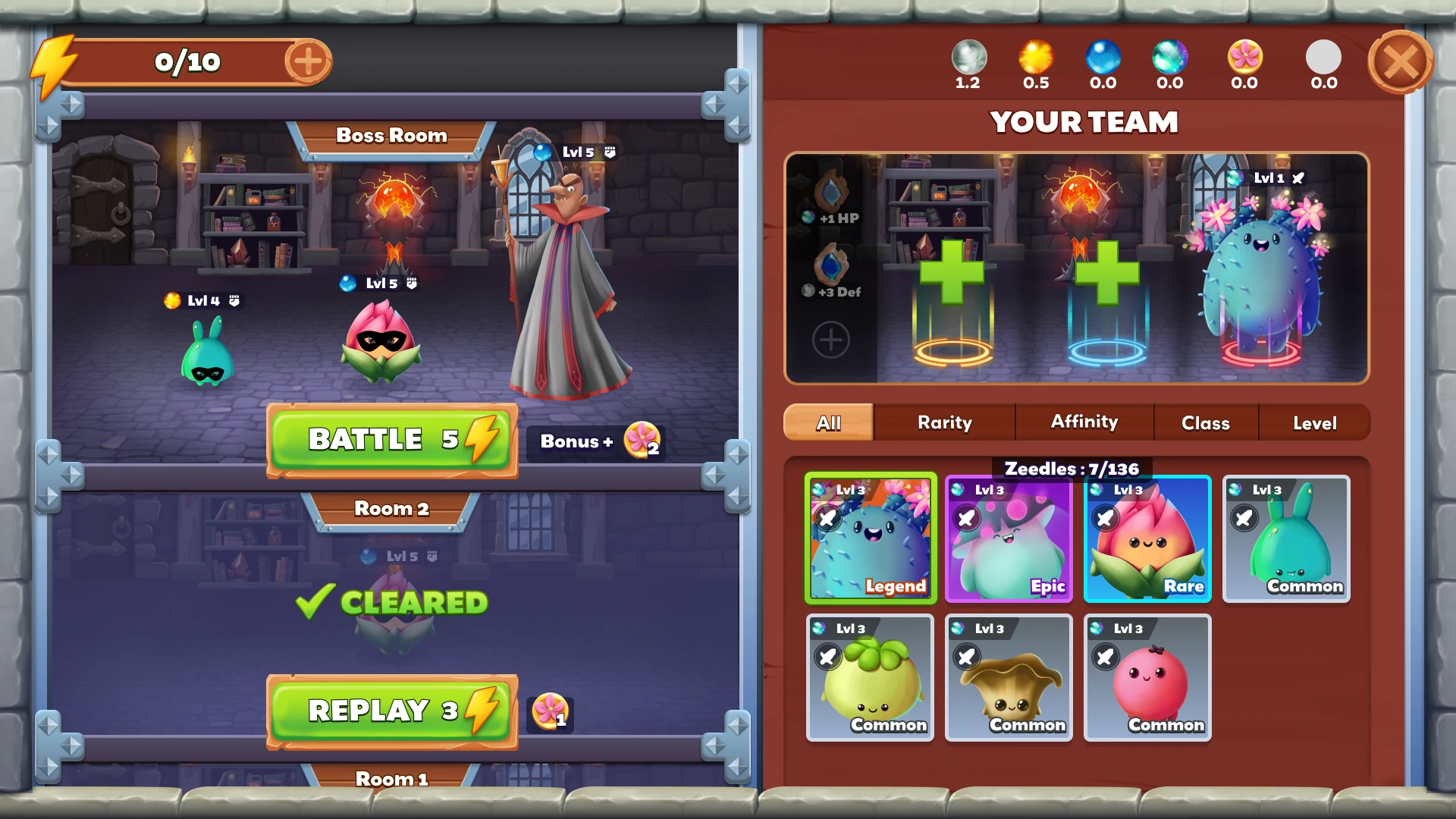The image size is (1456, 819).
Task: Start the Boss Room battle
Action: (x=391, y=440)
